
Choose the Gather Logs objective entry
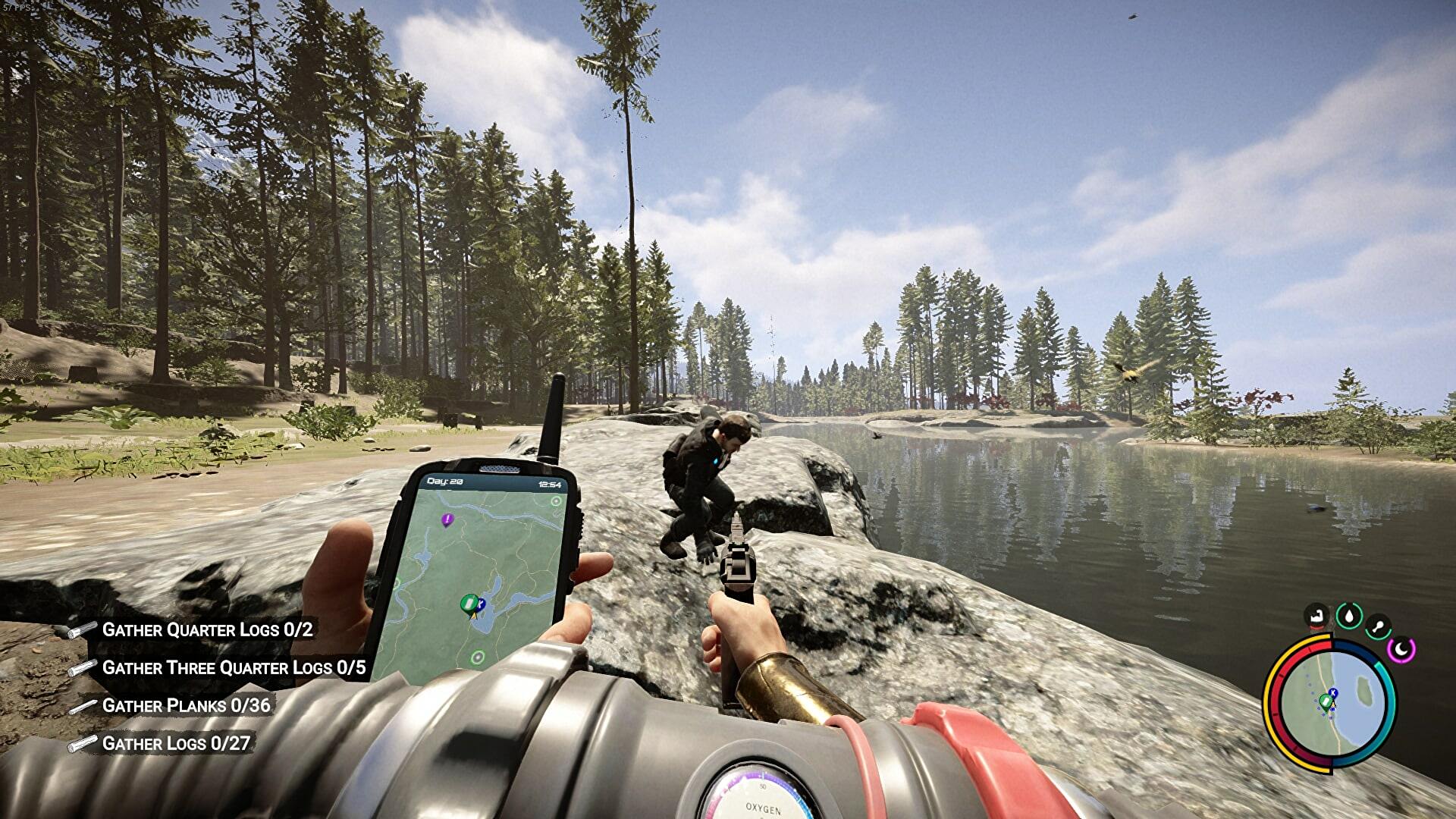176,743
